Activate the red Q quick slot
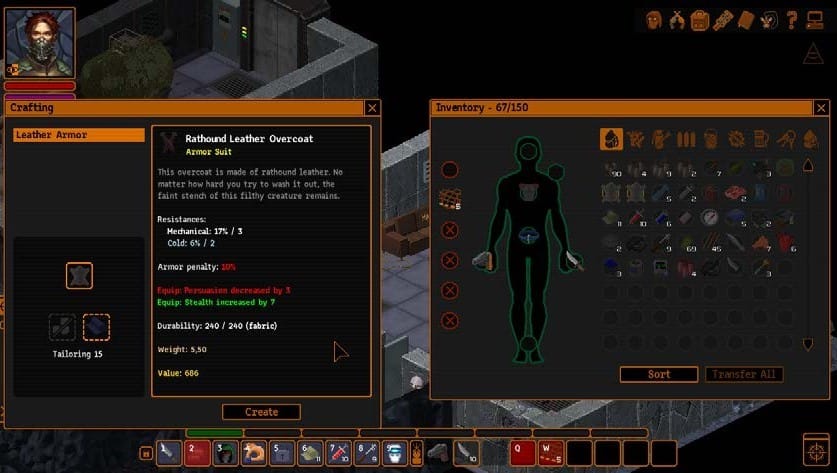This screenshot has height=473, width=837. click(522, 453)
